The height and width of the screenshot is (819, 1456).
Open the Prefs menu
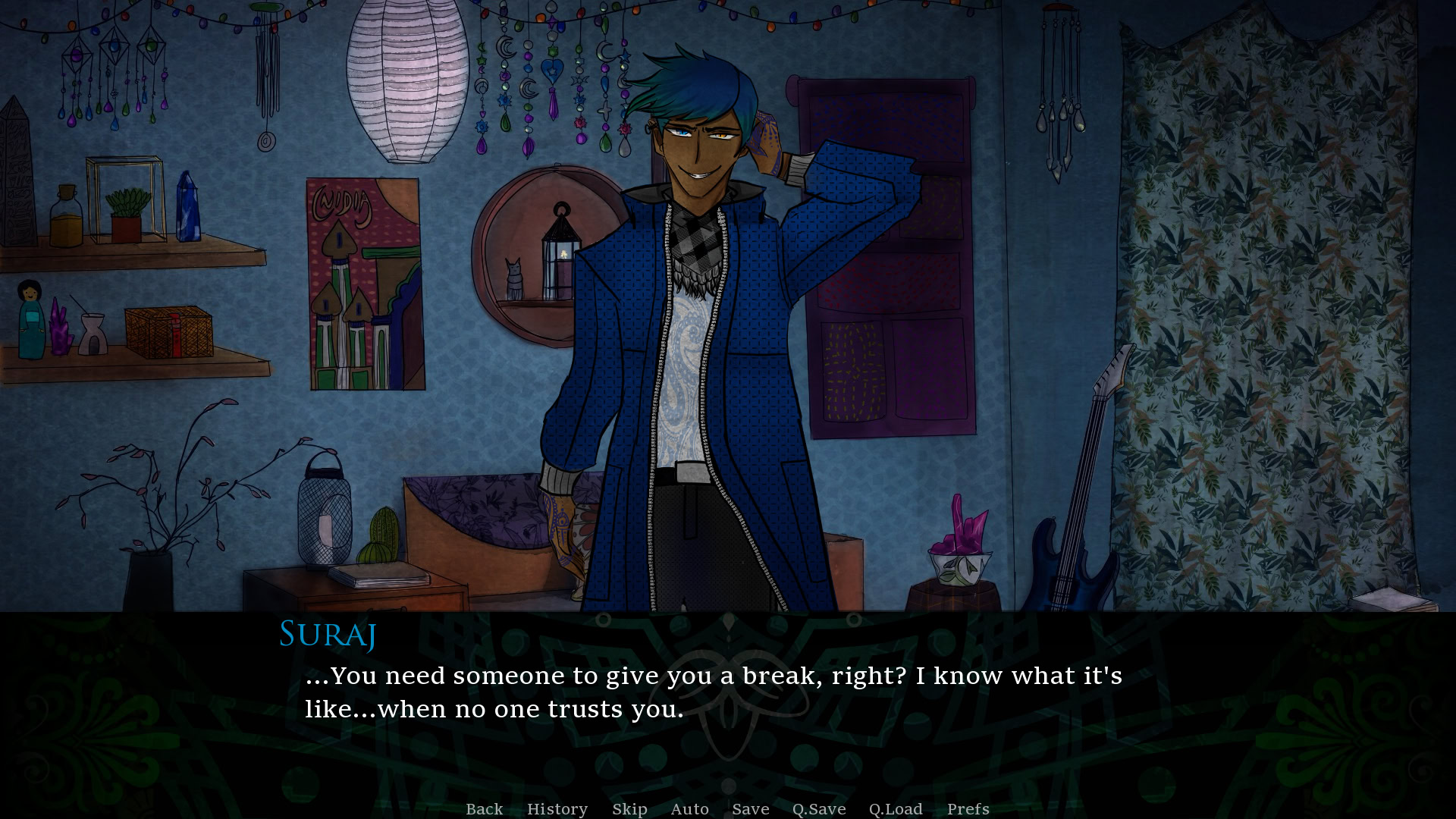(968, 809)
